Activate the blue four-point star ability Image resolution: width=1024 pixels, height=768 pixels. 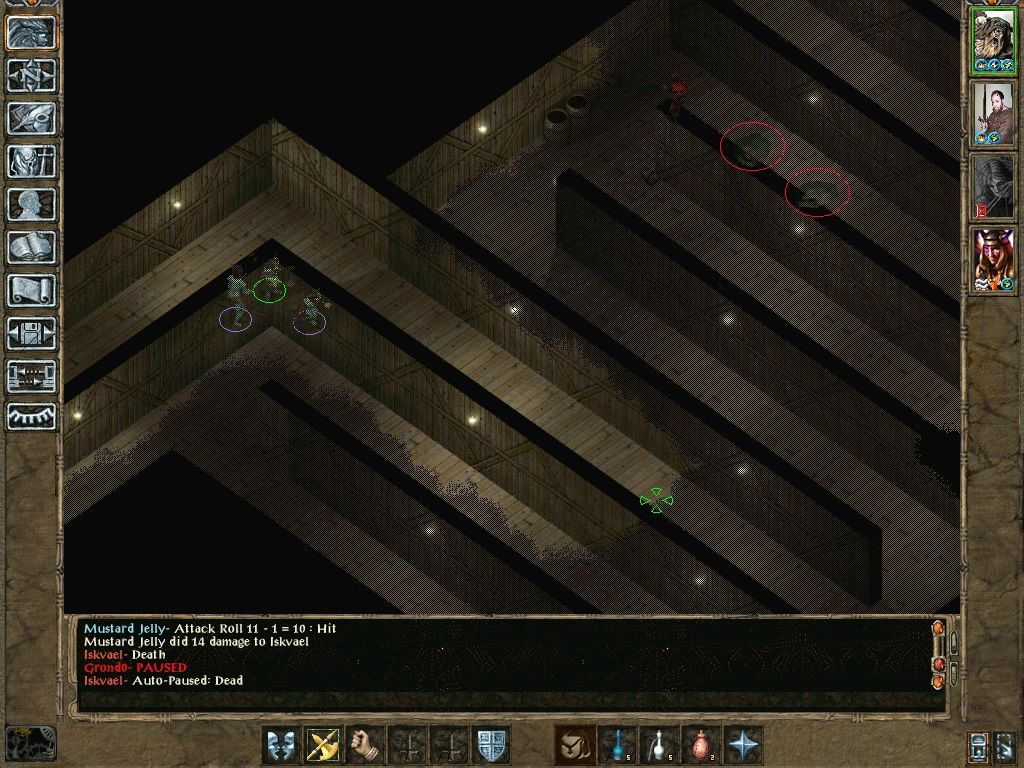(744, 745)
